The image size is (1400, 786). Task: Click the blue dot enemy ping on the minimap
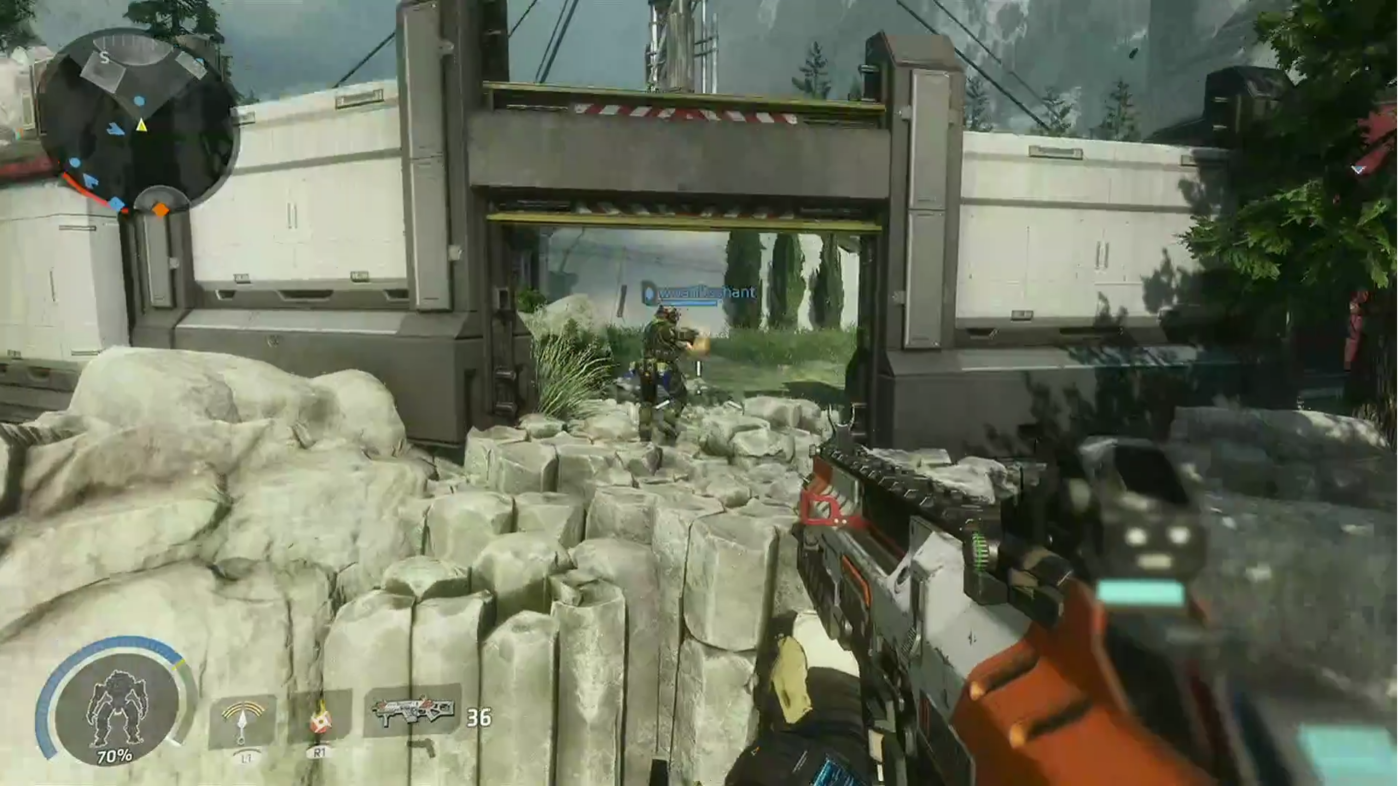click(139, 101)
